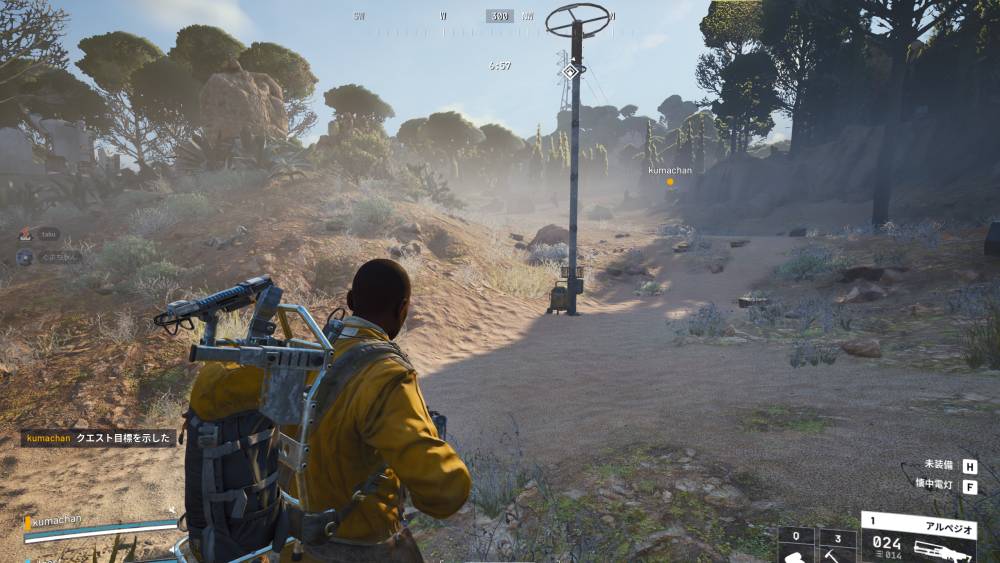Select the アルペジオ weapon slot
Viewport: 1000px width, 563px height.
tap(918, 538)
